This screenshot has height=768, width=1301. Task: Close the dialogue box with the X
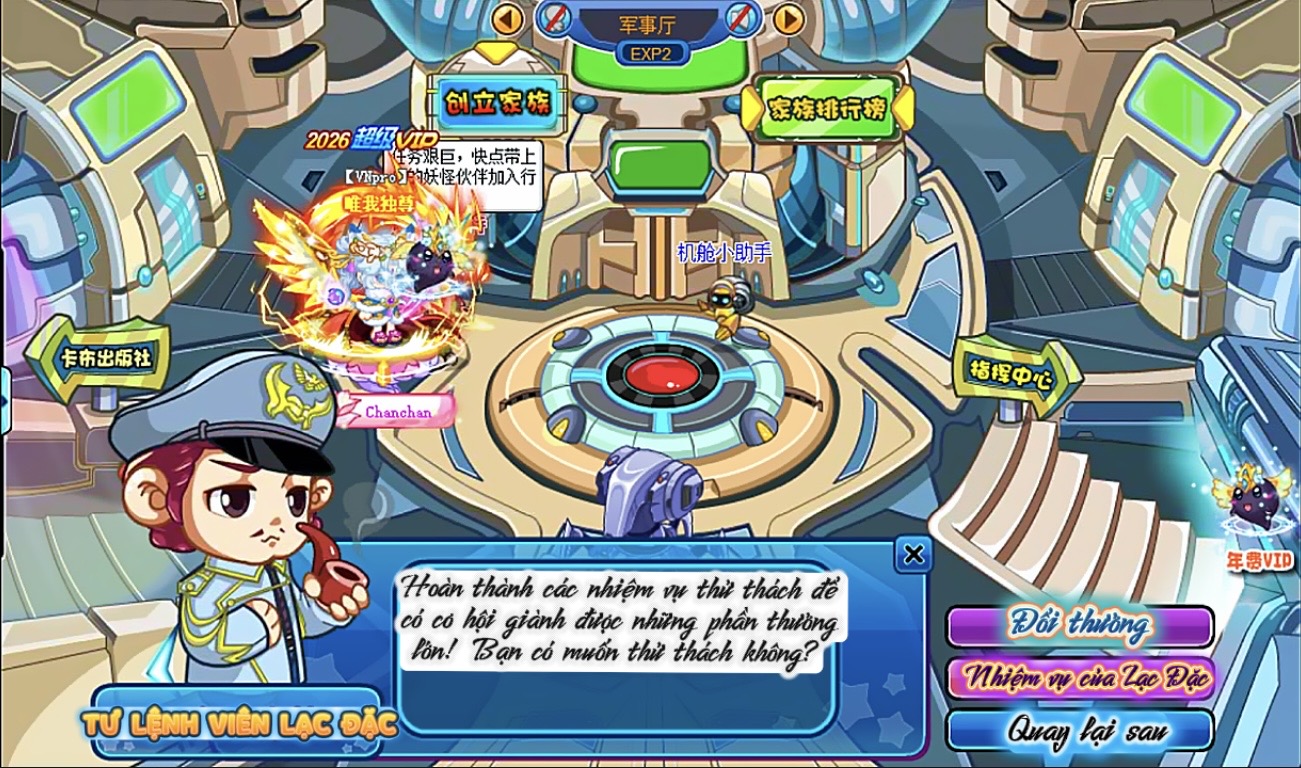click(913, 555)
